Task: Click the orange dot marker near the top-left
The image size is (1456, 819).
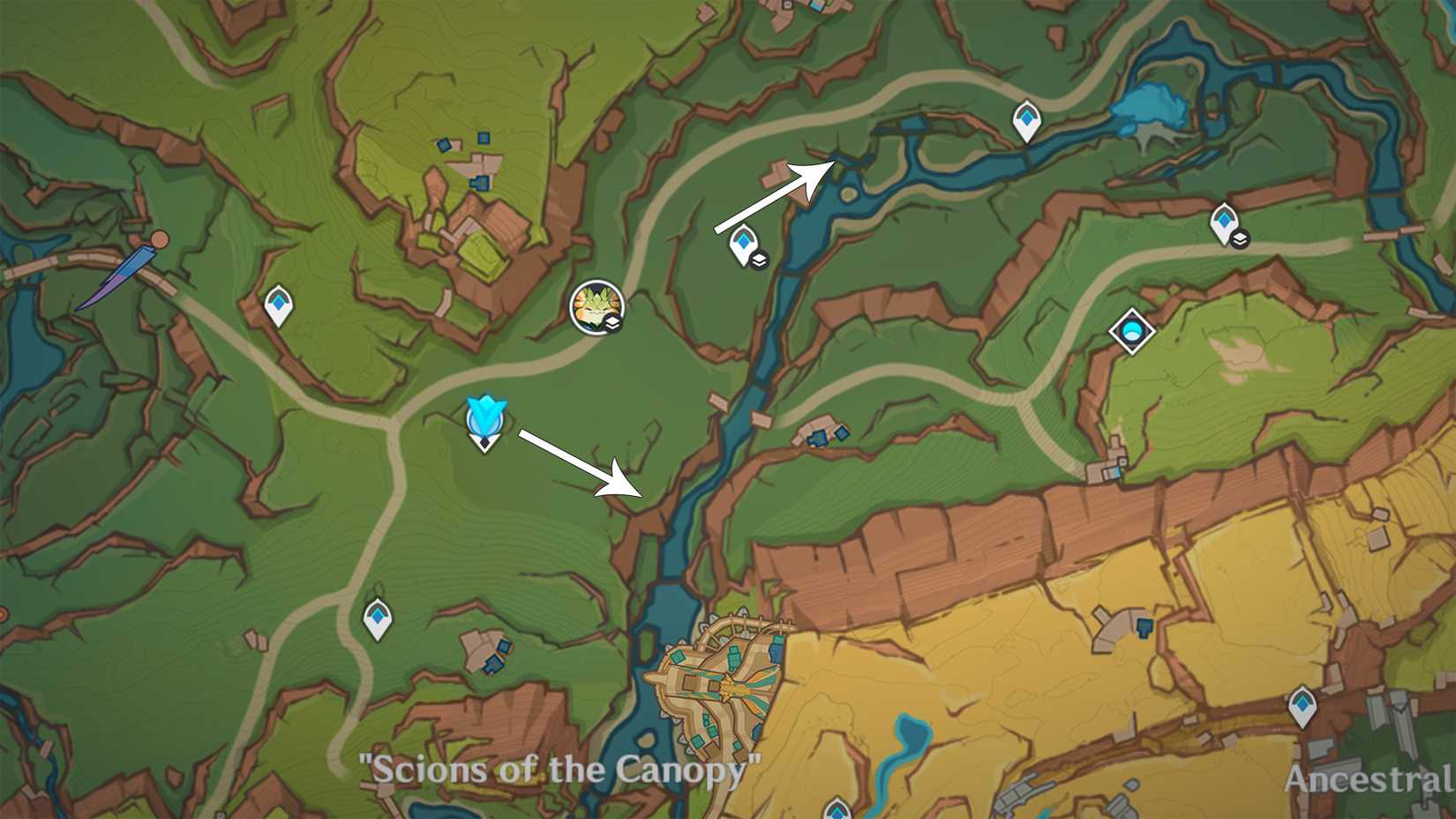Action: 159,238
